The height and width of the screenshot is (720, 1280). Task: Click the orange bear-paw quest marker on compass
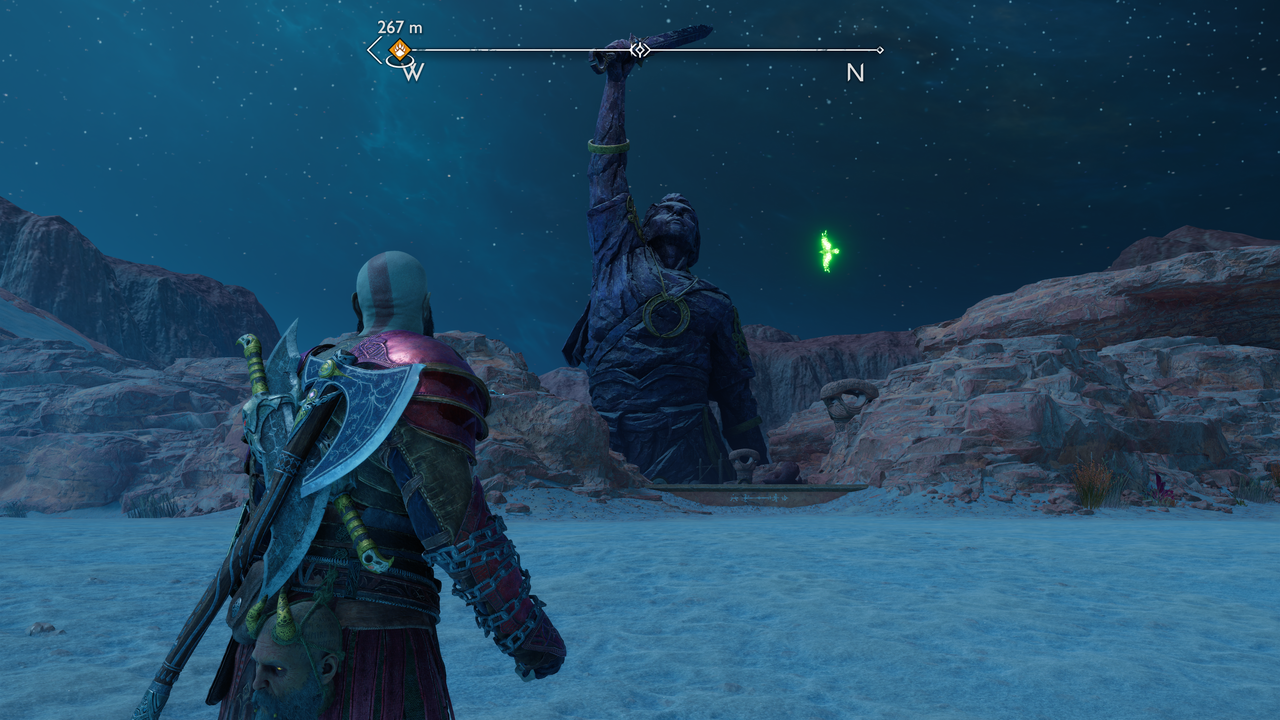[x=398, y=50]
